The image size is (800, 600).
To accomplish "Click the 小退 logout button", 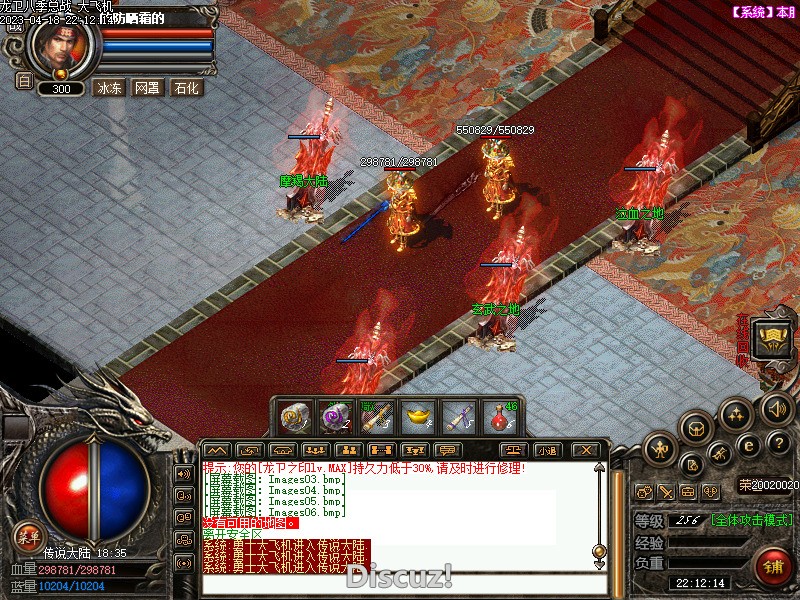I will pos(548,450).
